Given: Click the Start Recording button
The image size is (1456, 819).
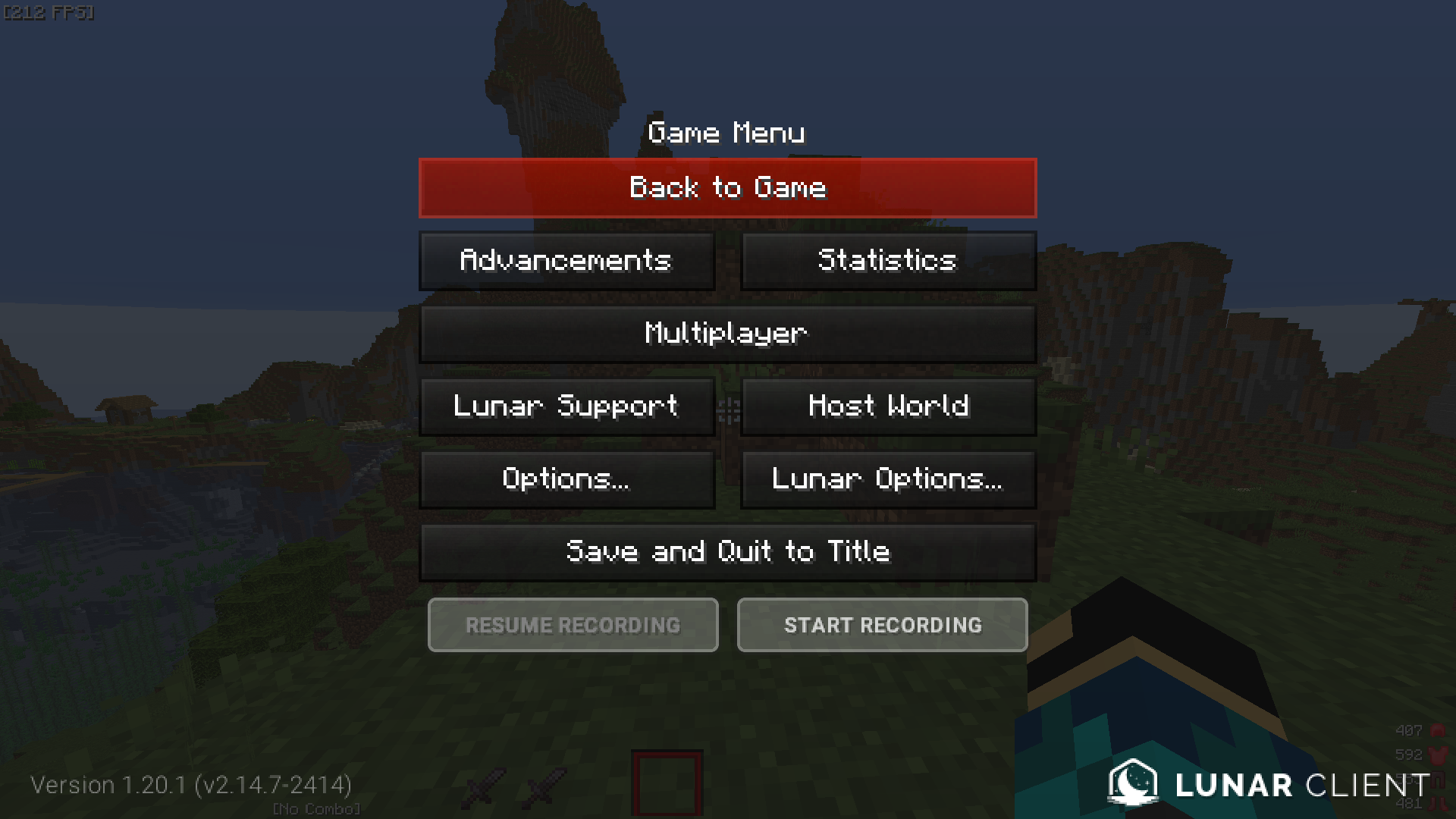Looking at the screenshot, I should pyautogui.click(x=882, y=625).
